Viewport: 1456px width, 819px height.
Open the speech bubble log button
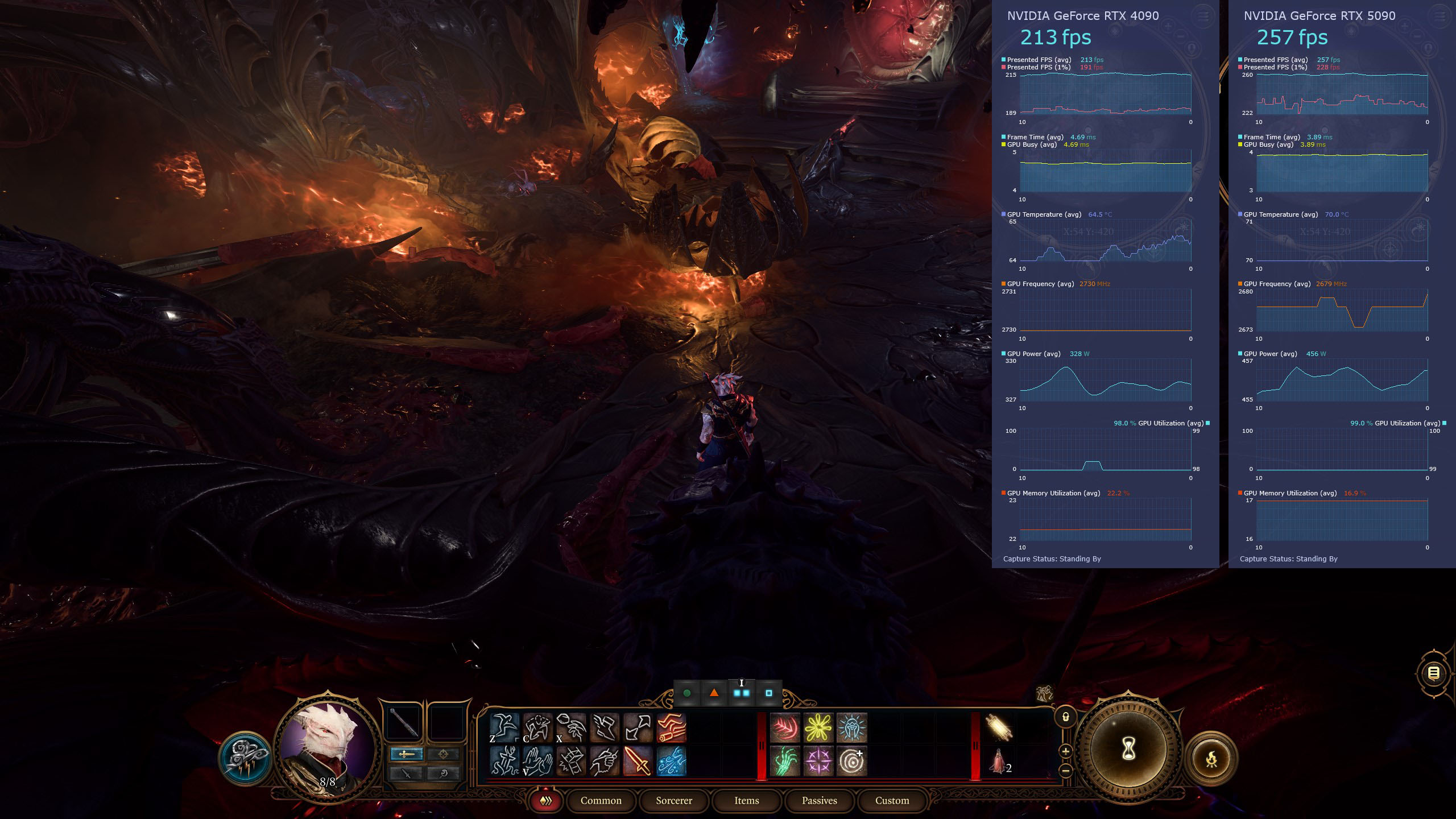(1434, 674)
